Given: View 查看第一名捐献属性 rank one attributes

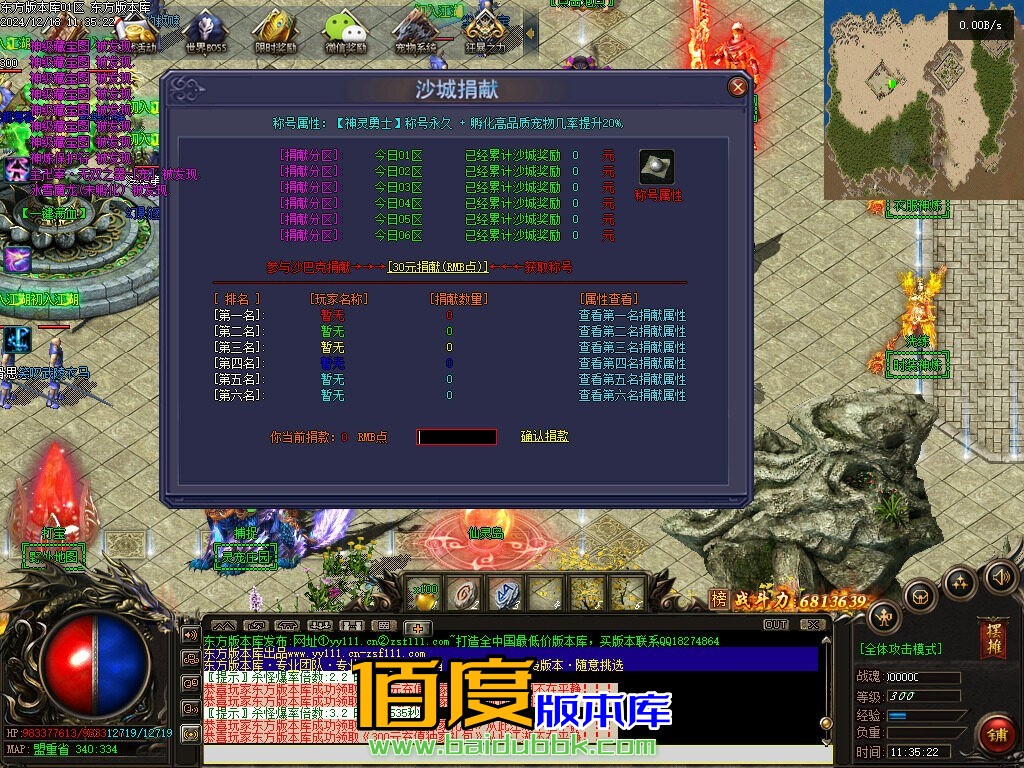Looking at the screenshot, I should point(632,315).
